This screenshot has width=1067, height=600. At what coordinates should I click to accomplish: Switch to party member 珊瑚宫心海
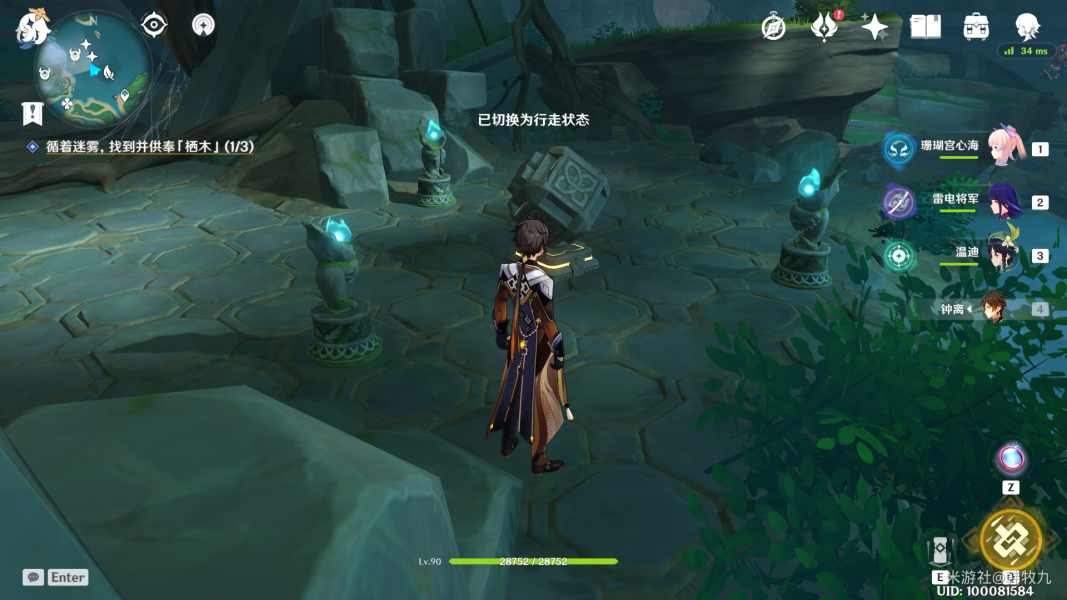click(x=1004, y=148)
